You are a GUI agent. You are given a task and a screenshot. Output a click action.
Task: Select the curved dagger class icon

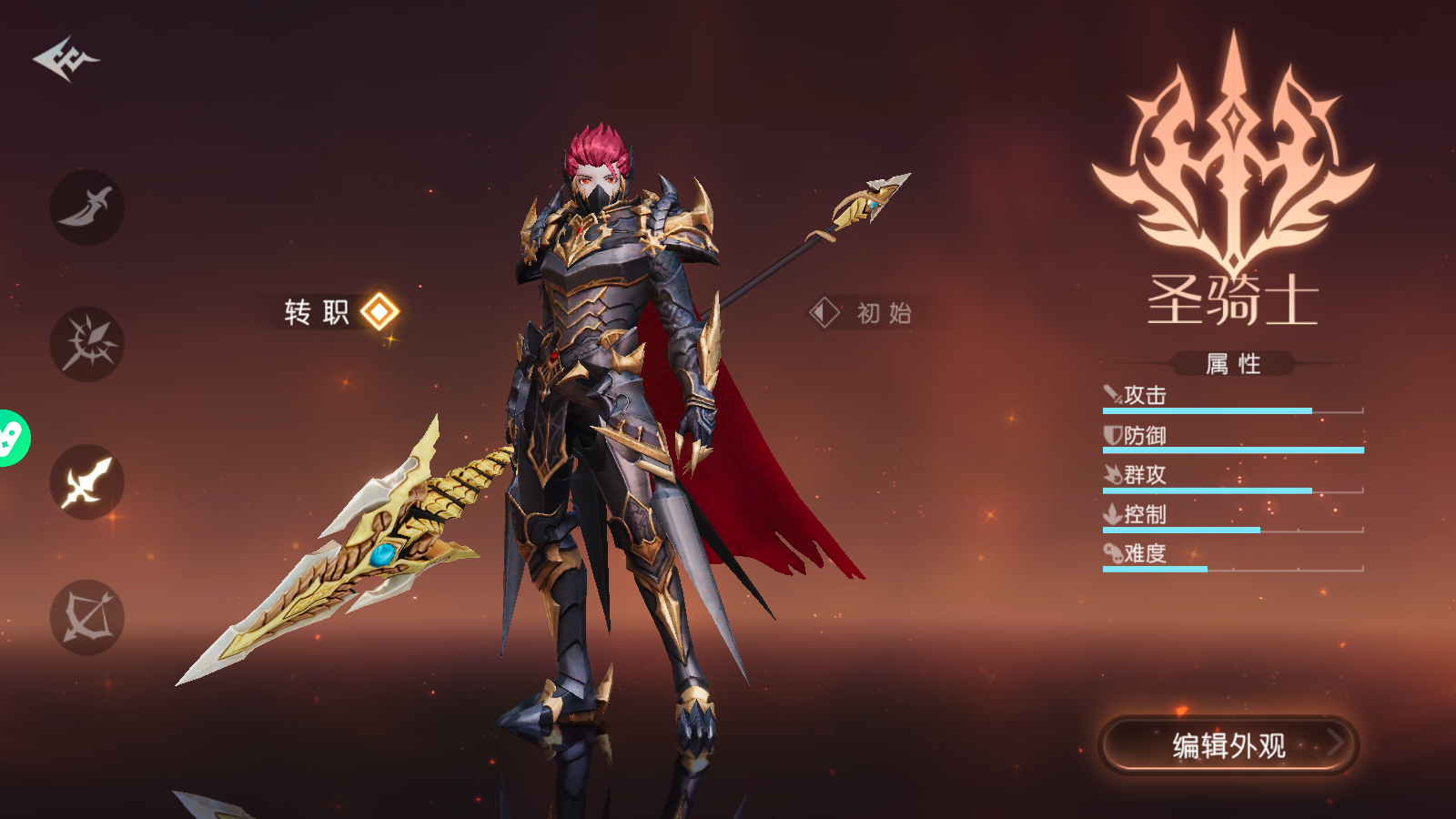[87, 207]
